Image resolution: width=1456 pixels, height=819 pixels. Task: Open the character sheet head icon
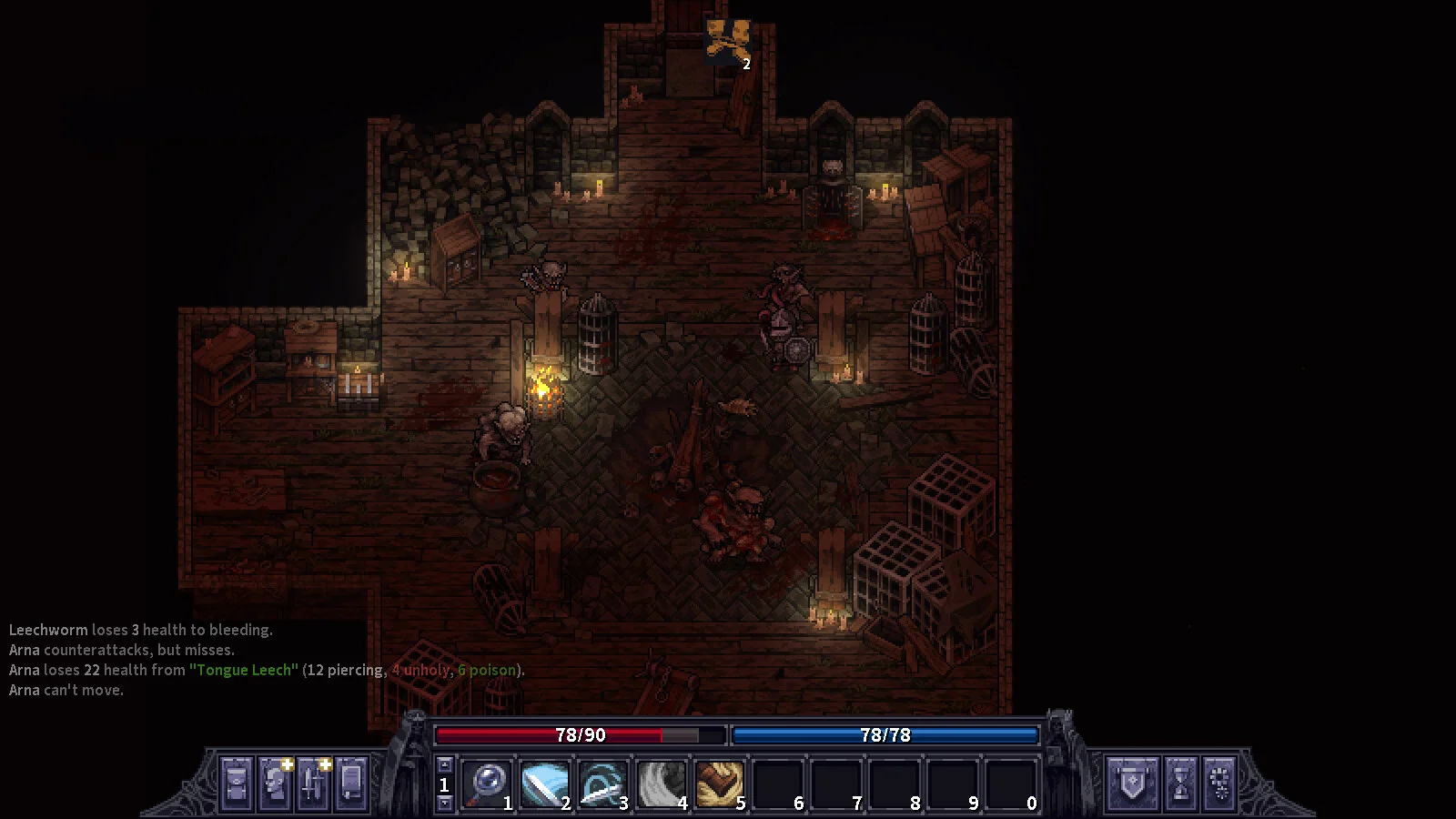(x=275, y=783)
